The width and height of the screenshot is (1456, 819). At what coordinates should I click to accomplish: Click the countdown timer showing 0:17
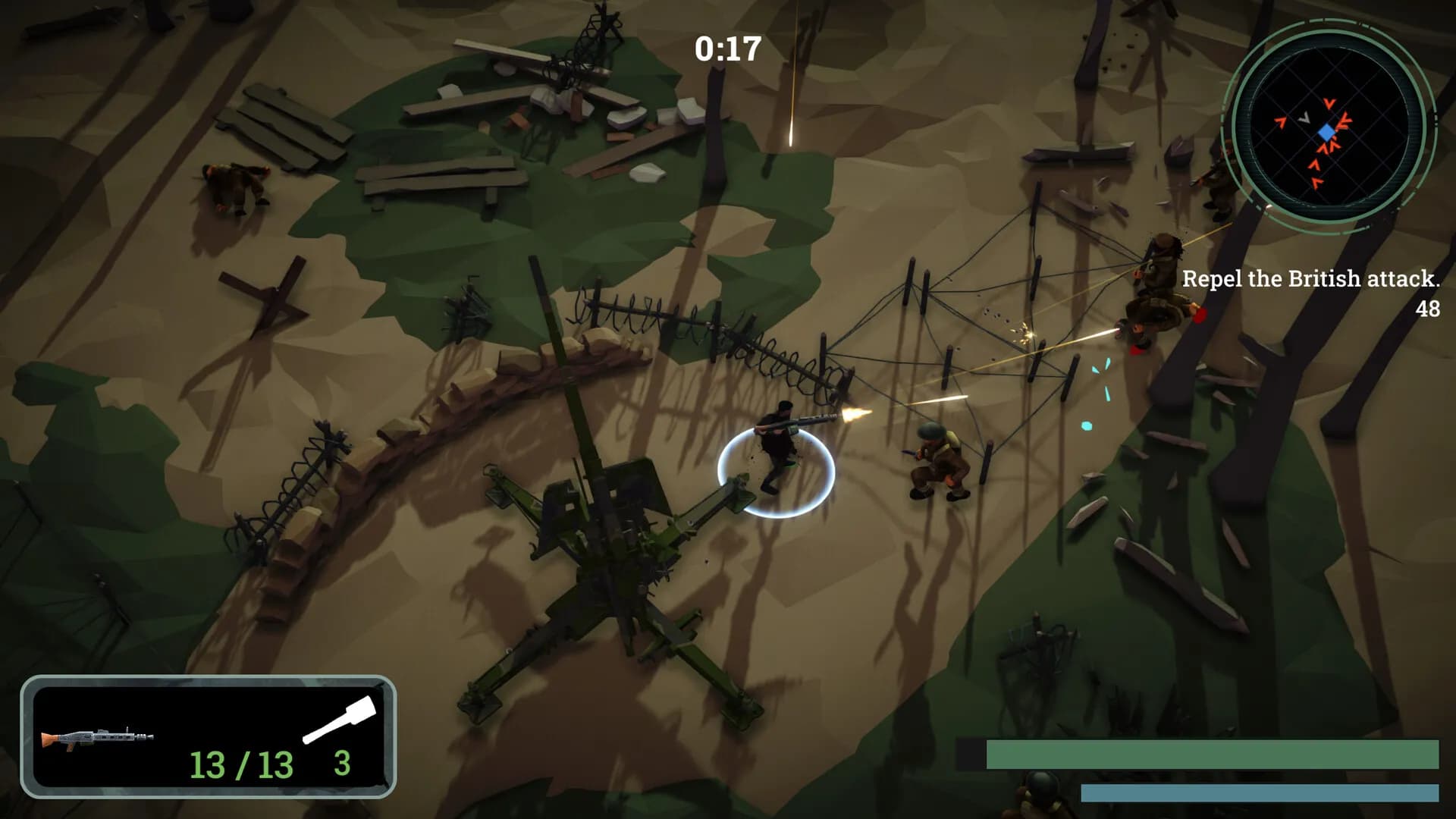click(726, 47)
